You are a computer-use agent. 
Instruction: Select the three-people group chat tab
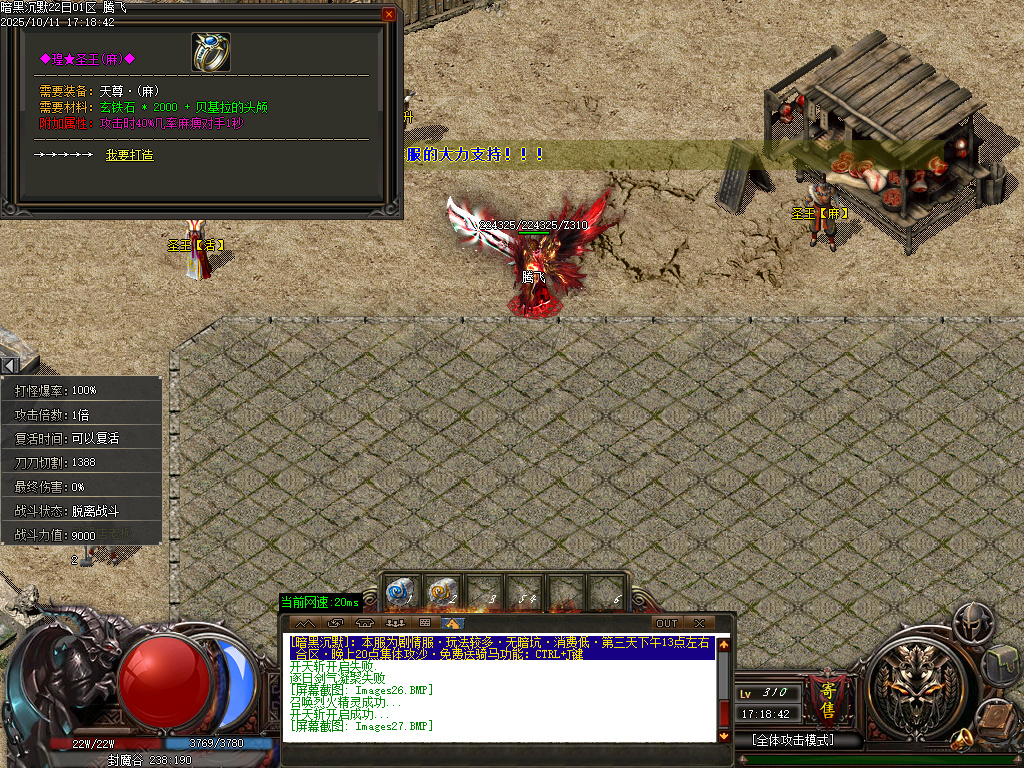[x=394, y=623]
